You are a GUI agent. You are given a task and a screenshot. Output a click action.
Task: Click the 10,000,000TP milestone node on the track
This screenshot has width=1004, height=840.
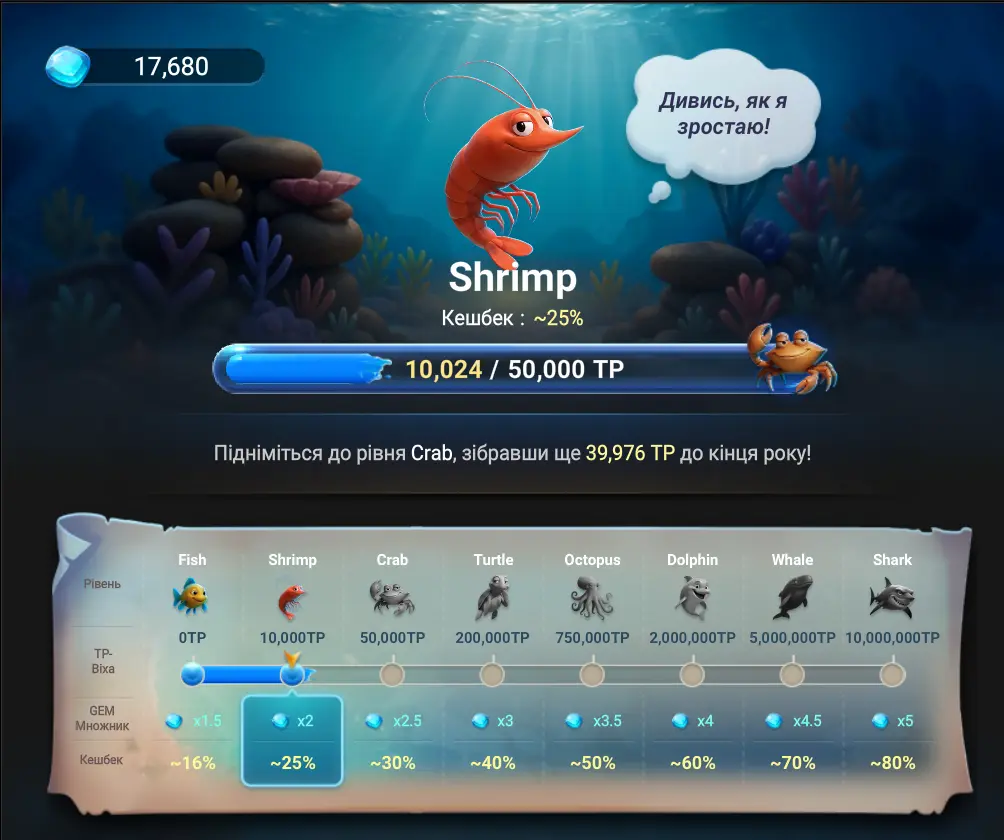[892, 675]
